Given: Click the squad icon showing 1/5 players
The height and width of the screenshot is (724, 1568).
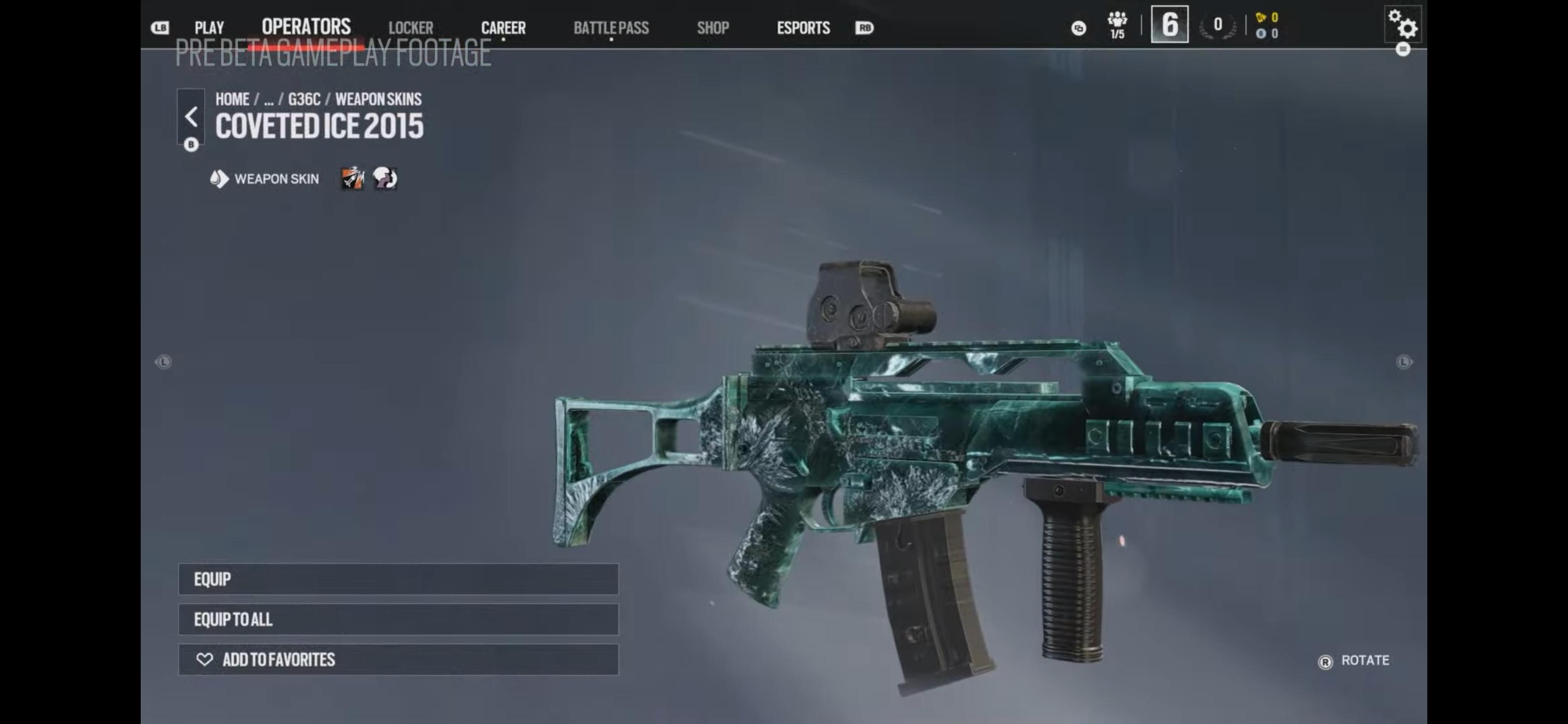Looking at the screenshot, I should pos(1118,26).
